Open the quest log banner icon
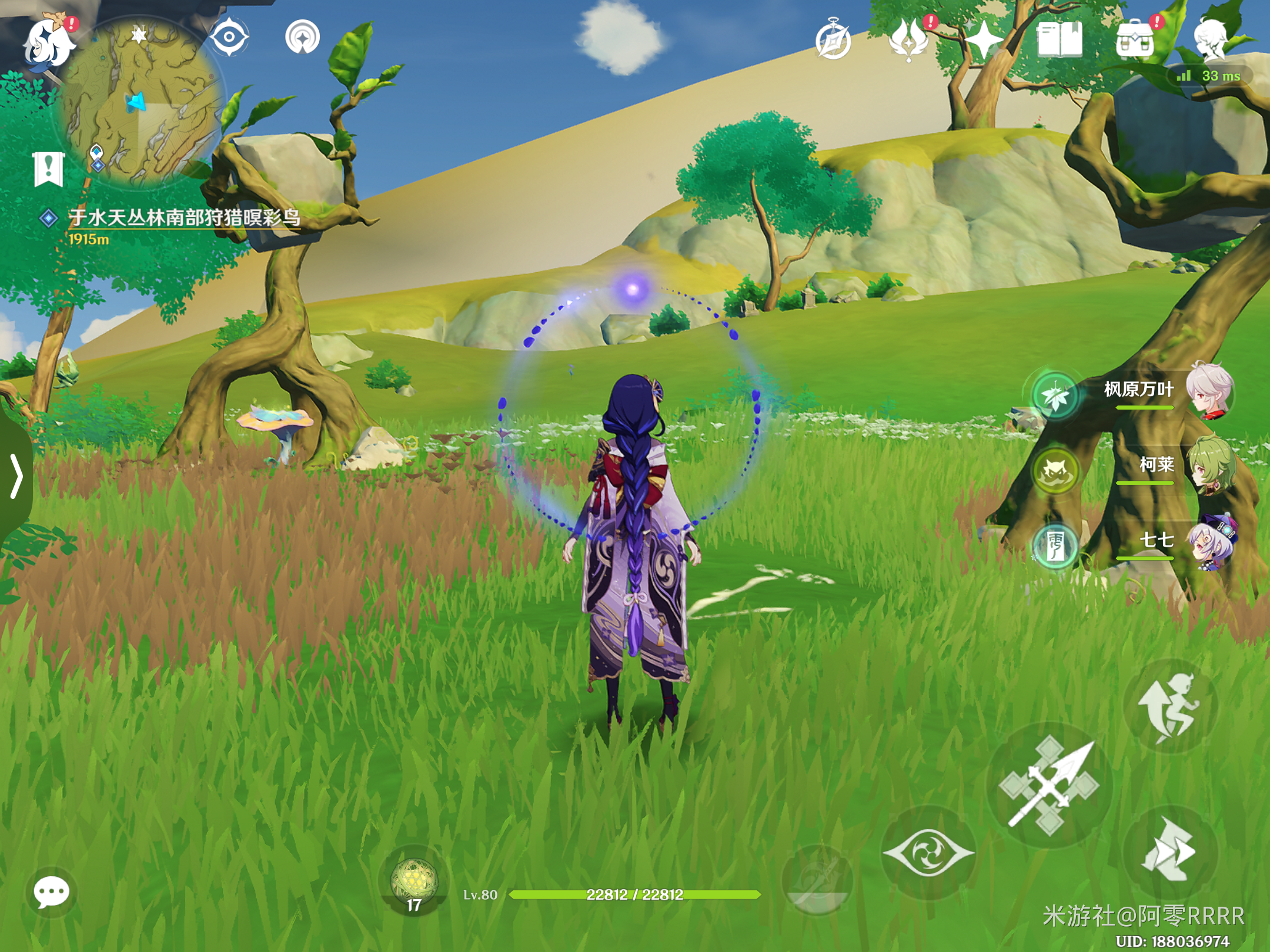1270x952 pixels. pos(48,169)
